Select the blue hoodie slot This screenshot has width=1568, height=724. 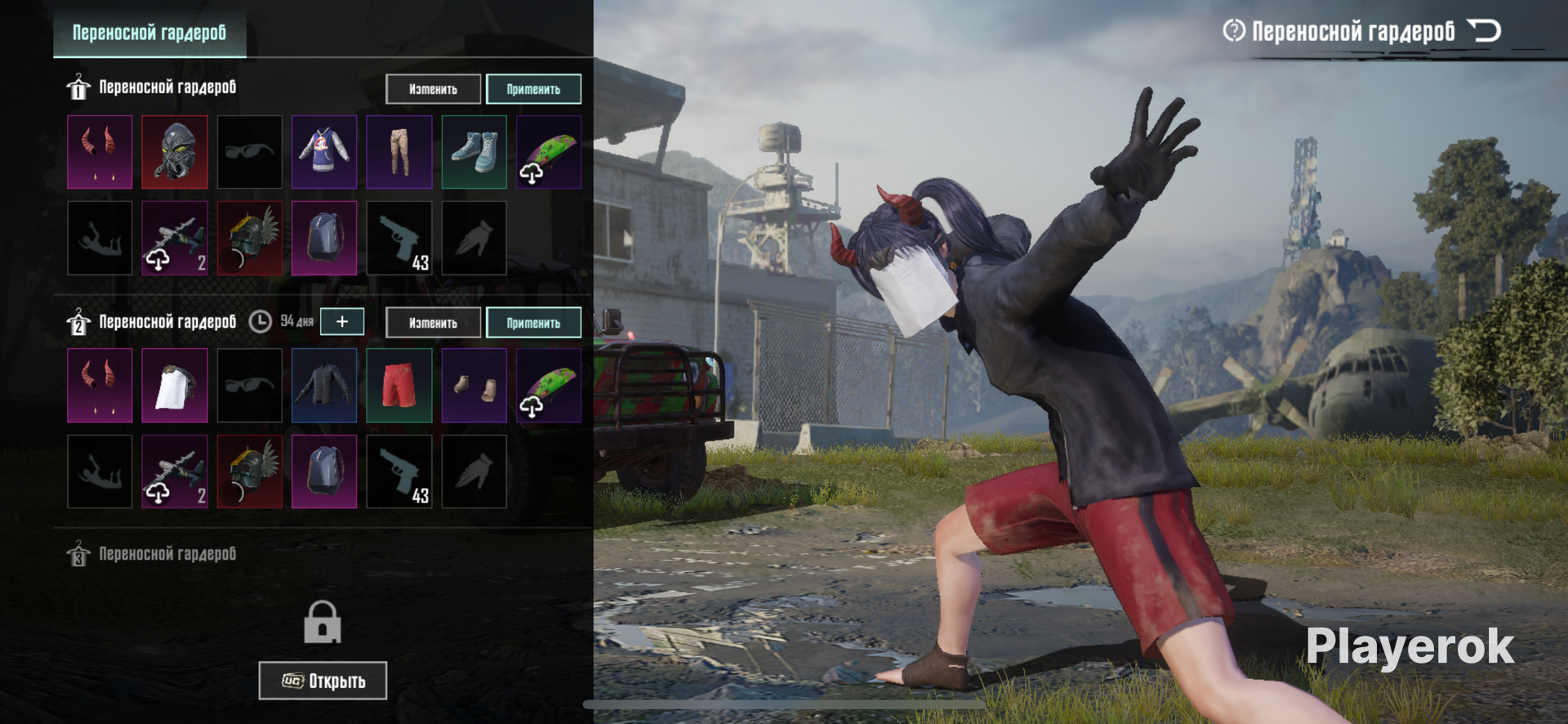click(324, 152)
